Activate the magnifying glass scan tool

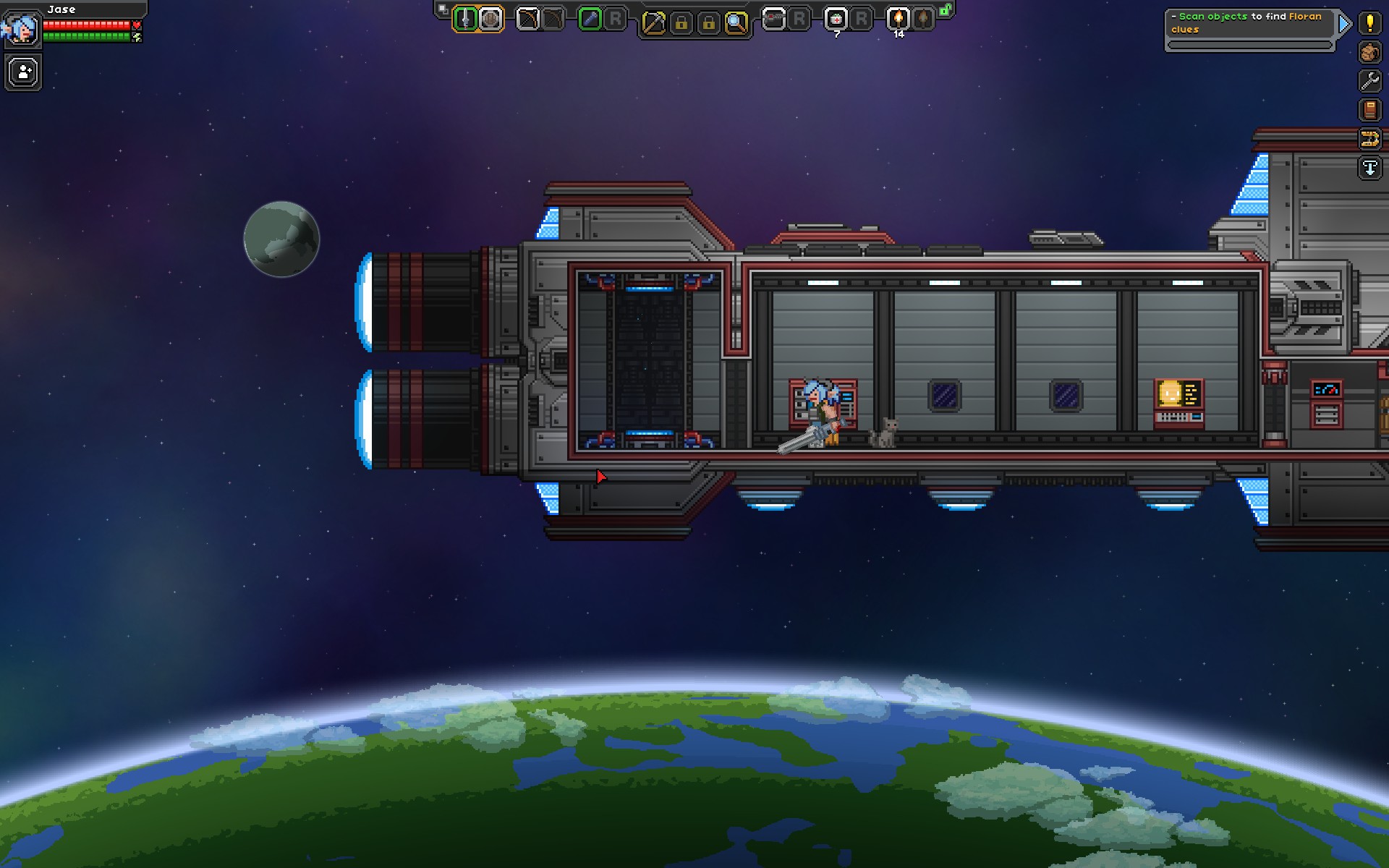pyautogui.click(x=736, y=23)
